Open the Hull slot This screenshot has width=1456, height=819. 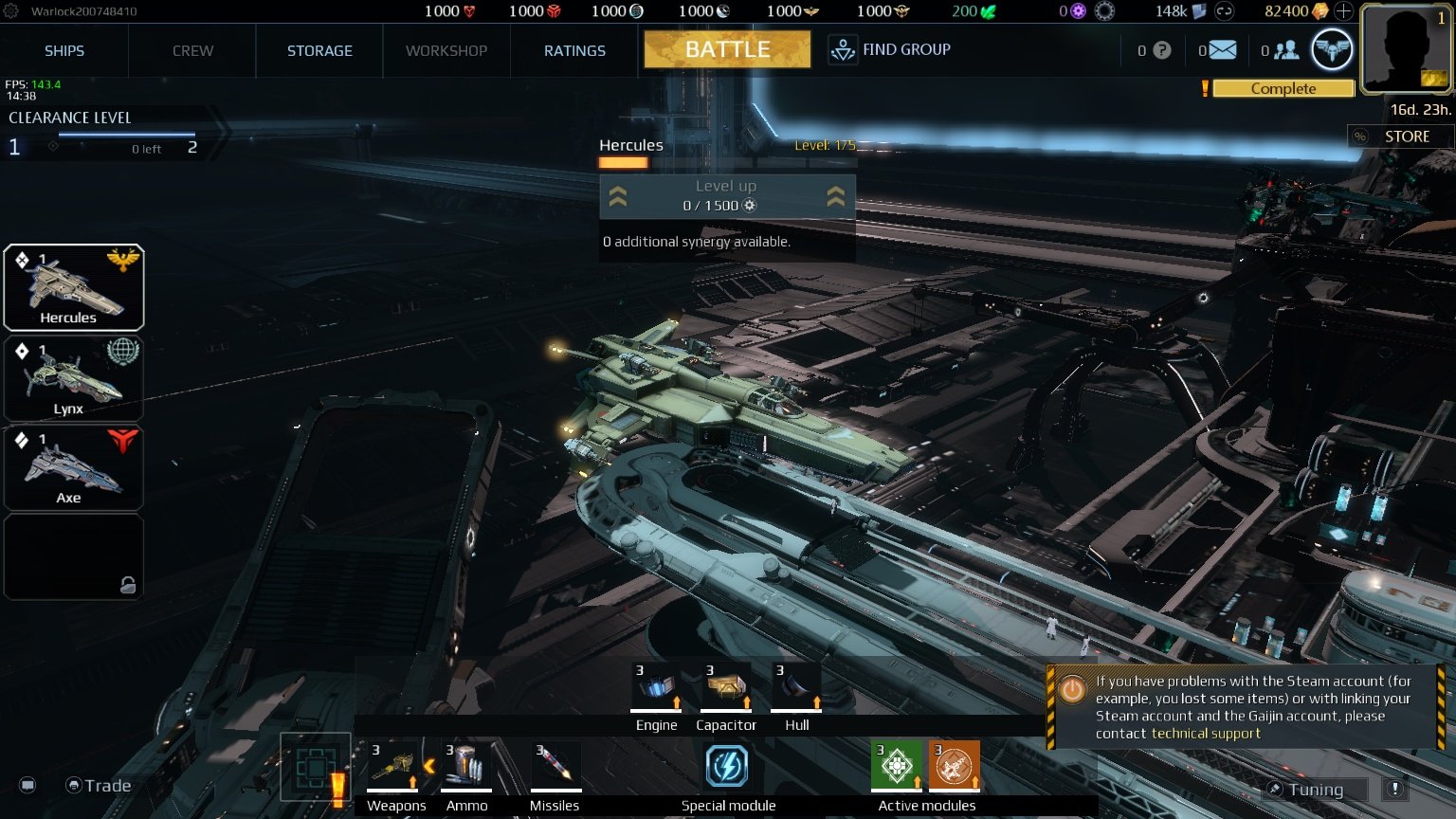click(x=796, y=684)
